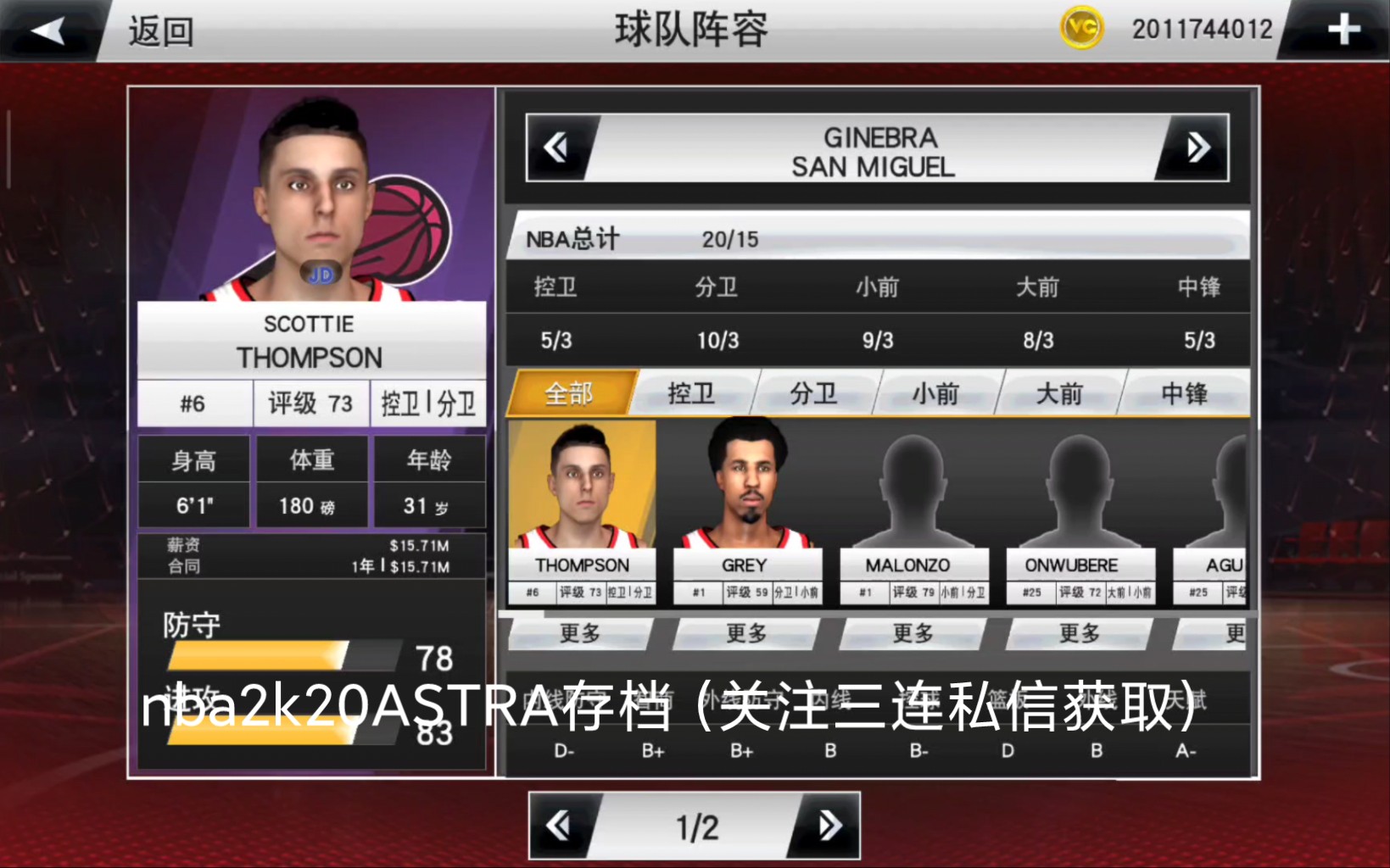The image size is (1390, 868).
Task: Switch to the 大前 tab
Action: [1061, 393]
